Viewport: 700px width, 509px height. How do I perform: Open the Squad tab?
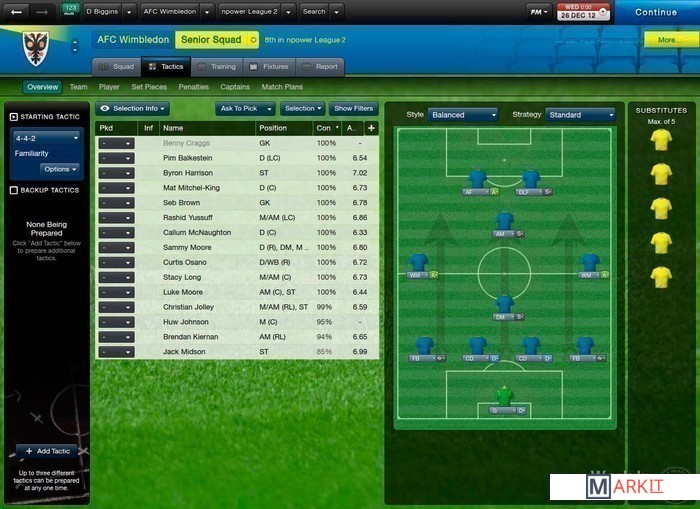click(117, 67)
